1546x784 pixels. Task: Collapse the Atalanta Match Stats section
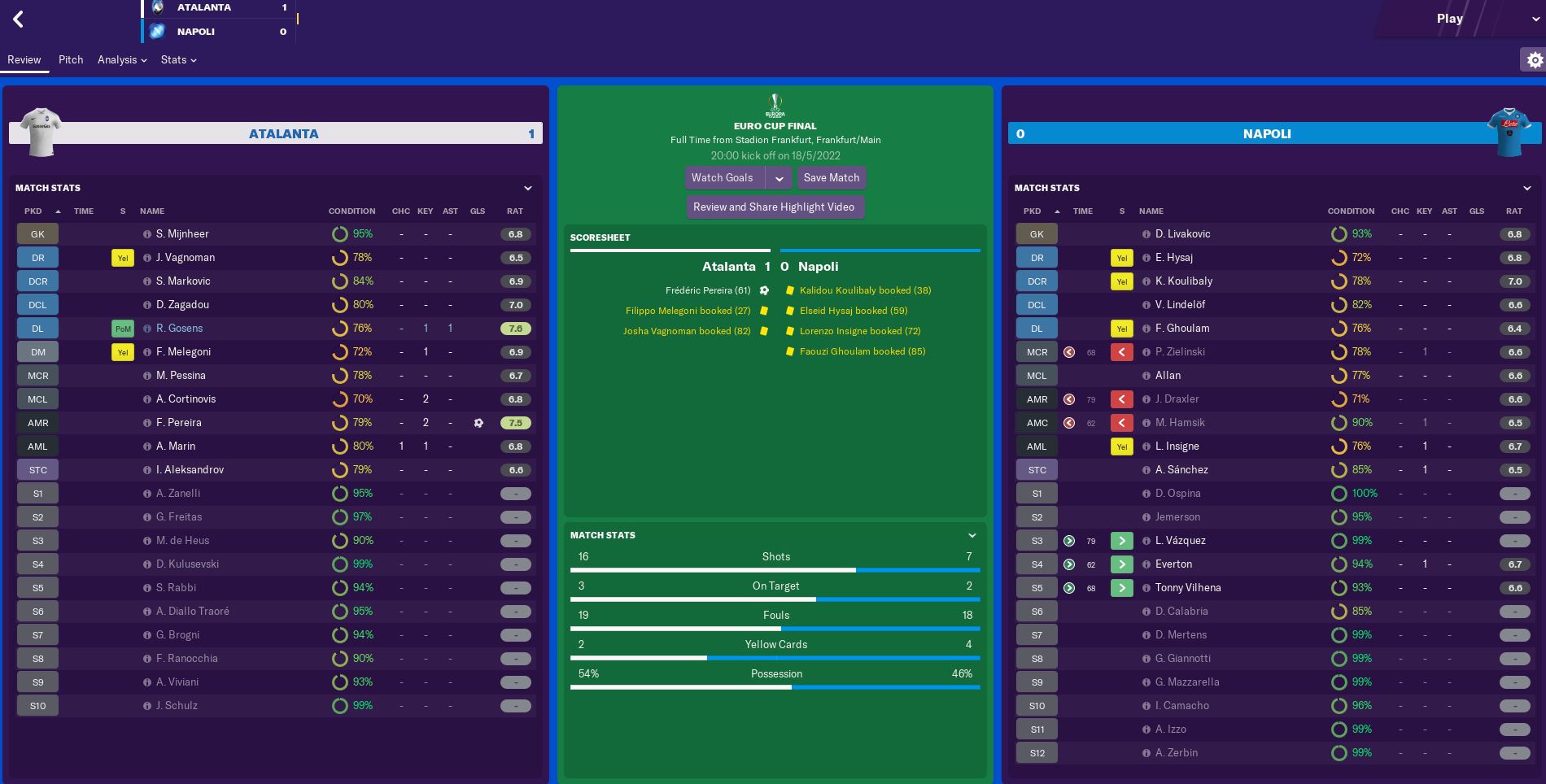point(527,187)
